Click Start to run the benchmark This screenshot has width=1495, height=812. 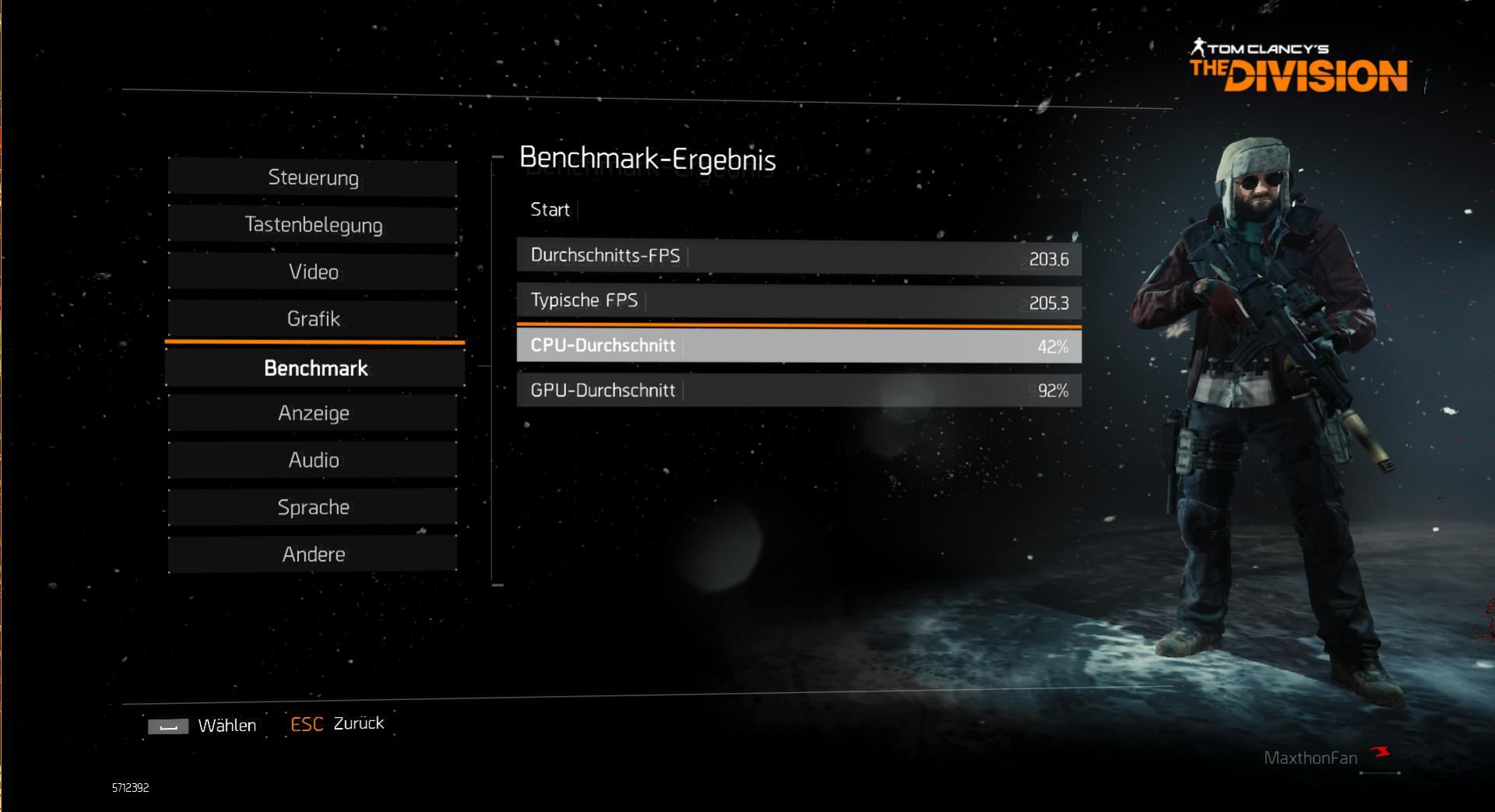click(551, 210)
